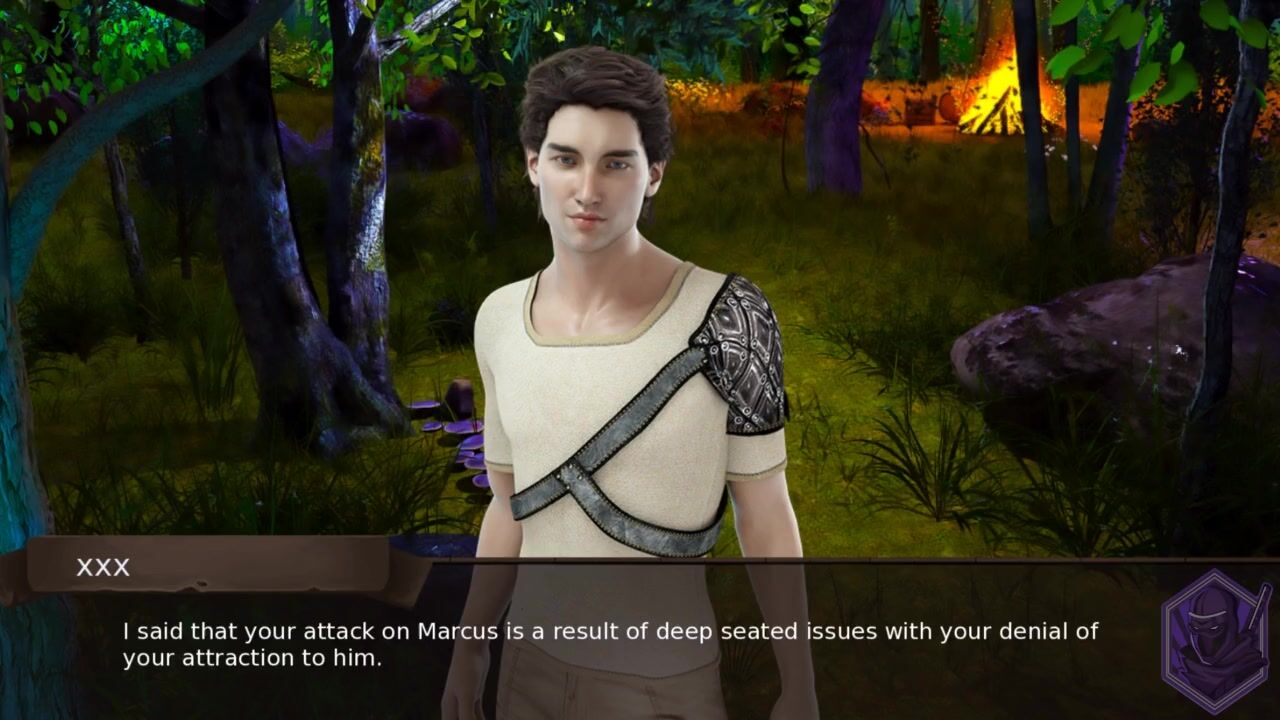This screenshot has width=1280, height=720.
Task: Click the purple ninja hexagon icon
Action: pyautogui.click(x=1217, y=641)
